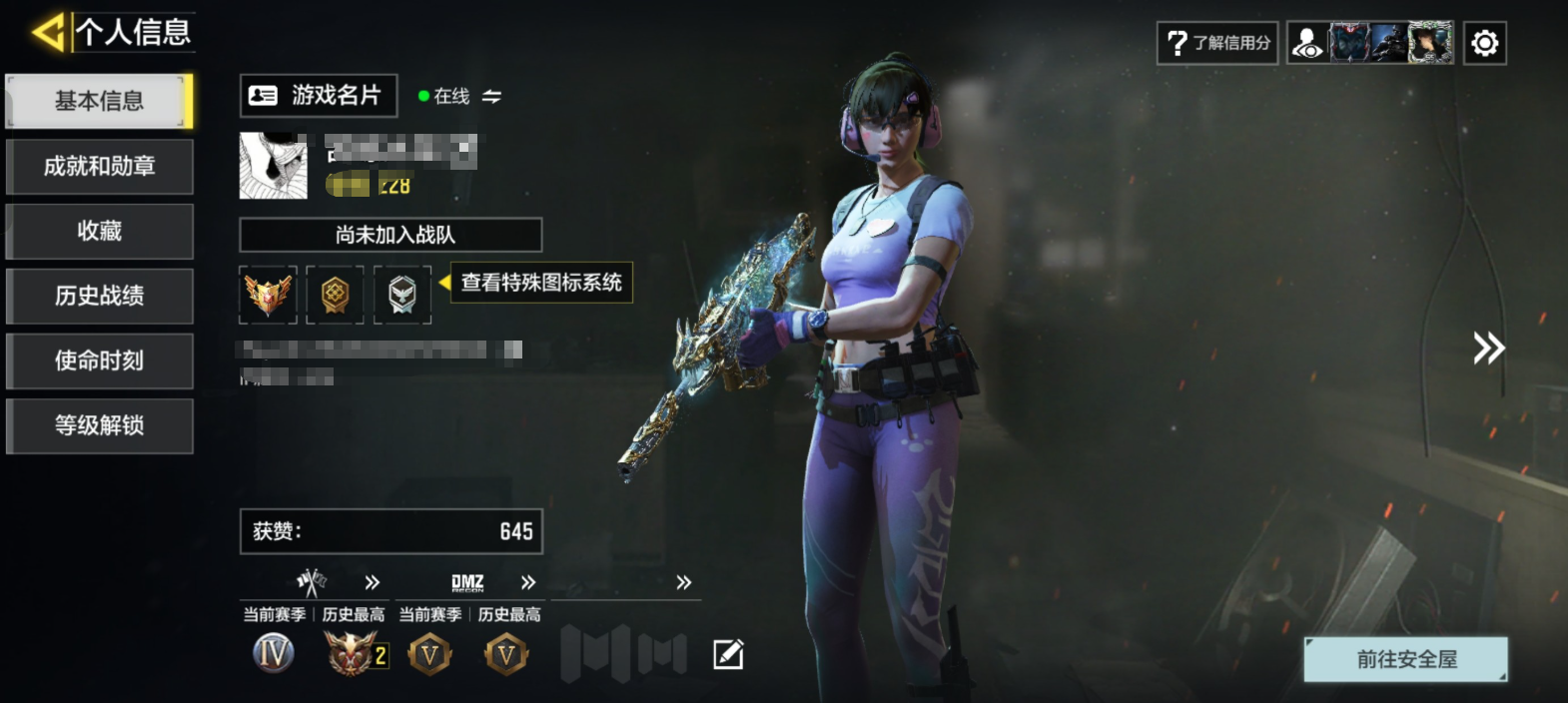Click the recent visitors avatars panel

[1370, 43]
